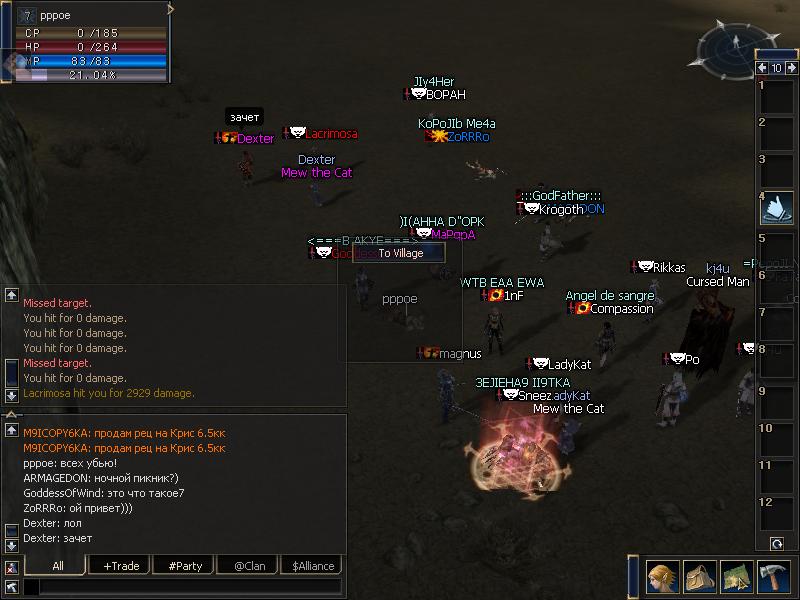This screenshot has width=800, height=600.
Task: Expand the player status window arrow
Action: pyautogui.click(x=171, y=9)
